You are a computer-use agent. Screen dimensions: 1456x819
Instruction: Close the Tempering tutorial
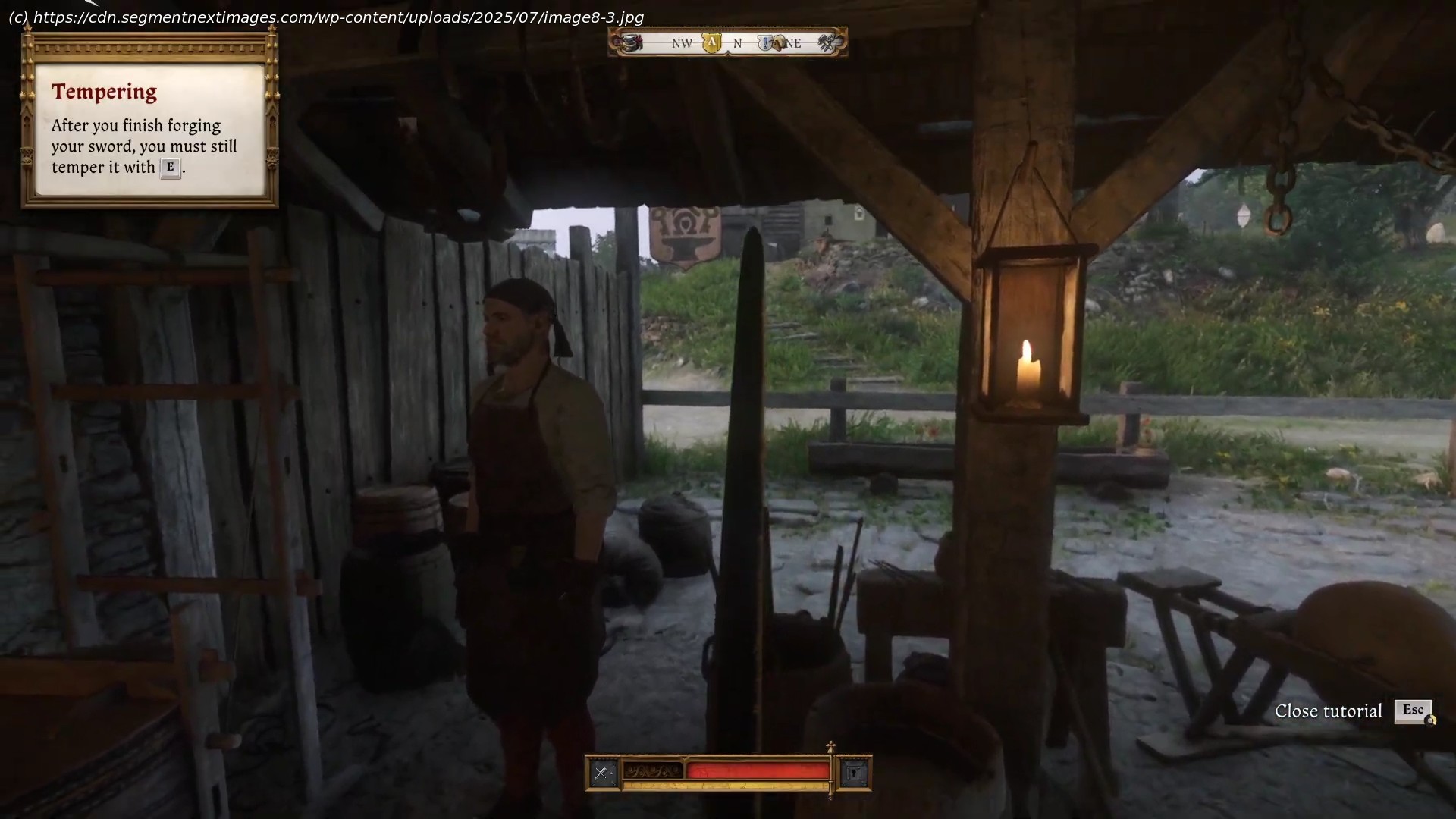[1412, 711]
